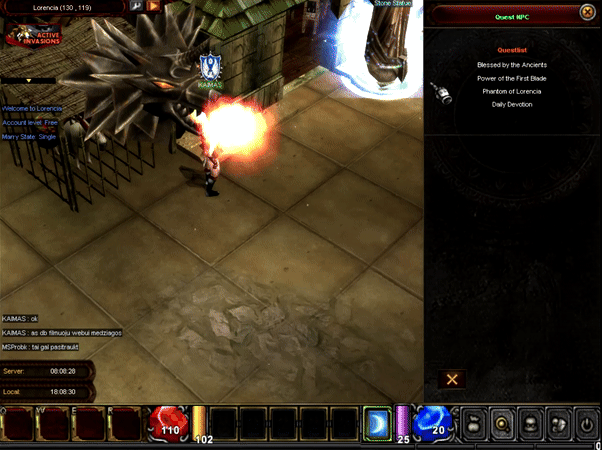
Task: Open the wrench settings button
Action: (136, 6)
